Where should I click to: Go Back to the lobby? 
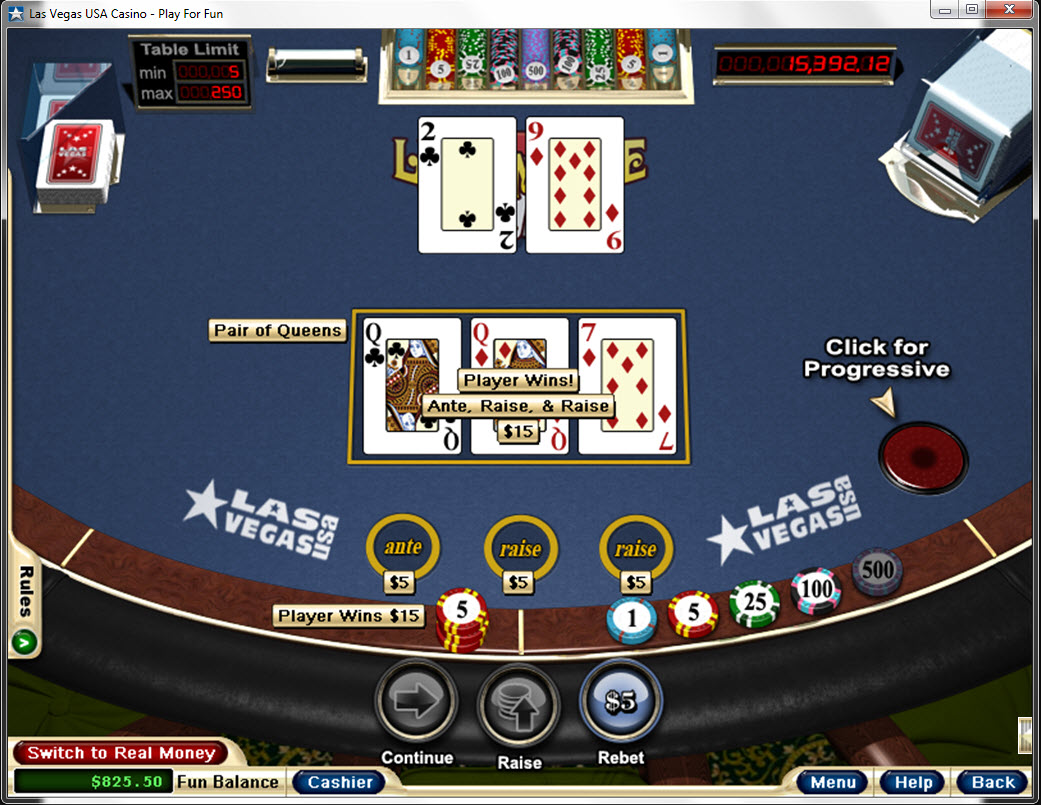pyautogui.click(x=992, y=782)
